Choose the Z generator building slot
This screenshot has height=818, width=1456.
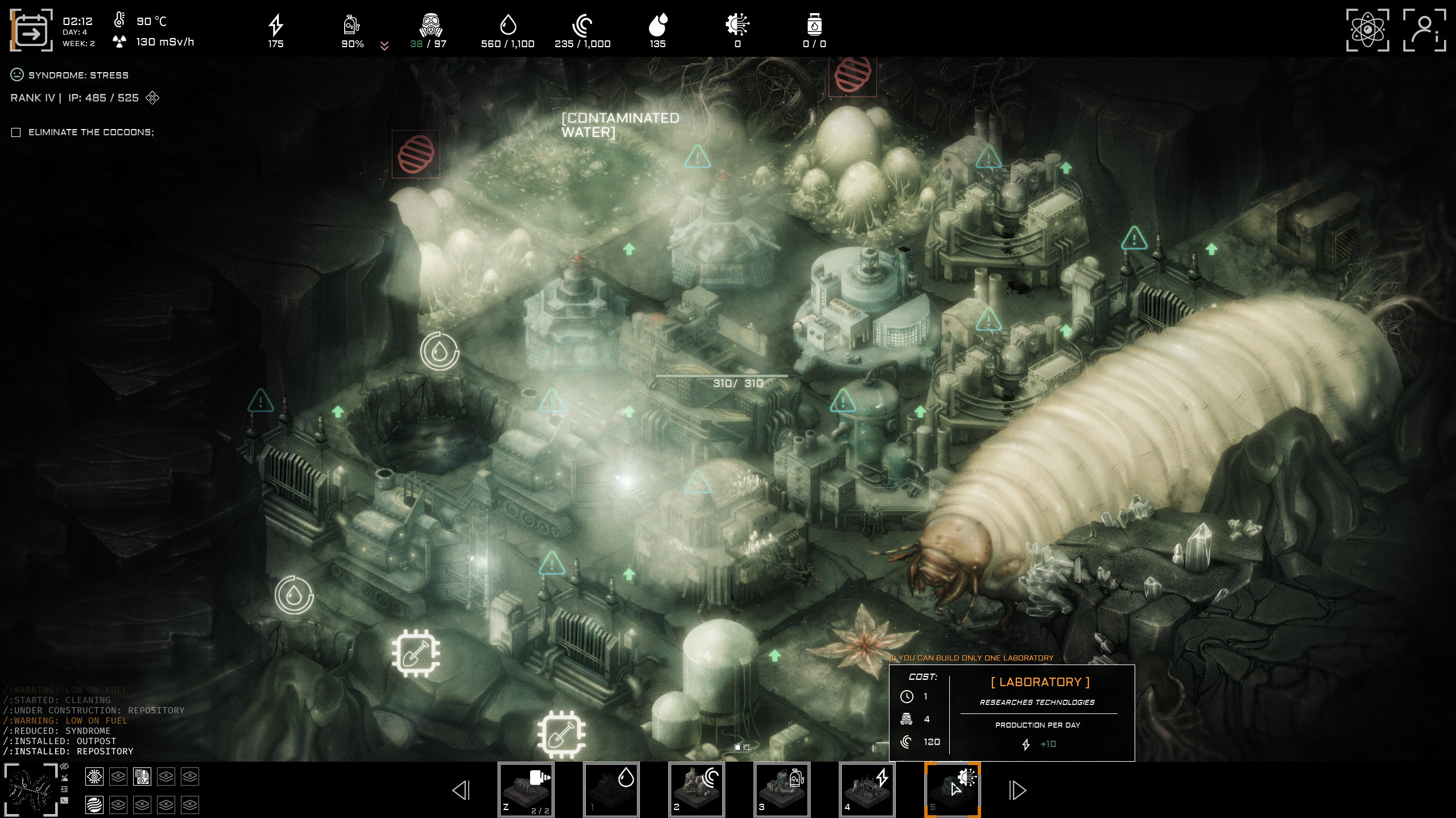point(526,790)
